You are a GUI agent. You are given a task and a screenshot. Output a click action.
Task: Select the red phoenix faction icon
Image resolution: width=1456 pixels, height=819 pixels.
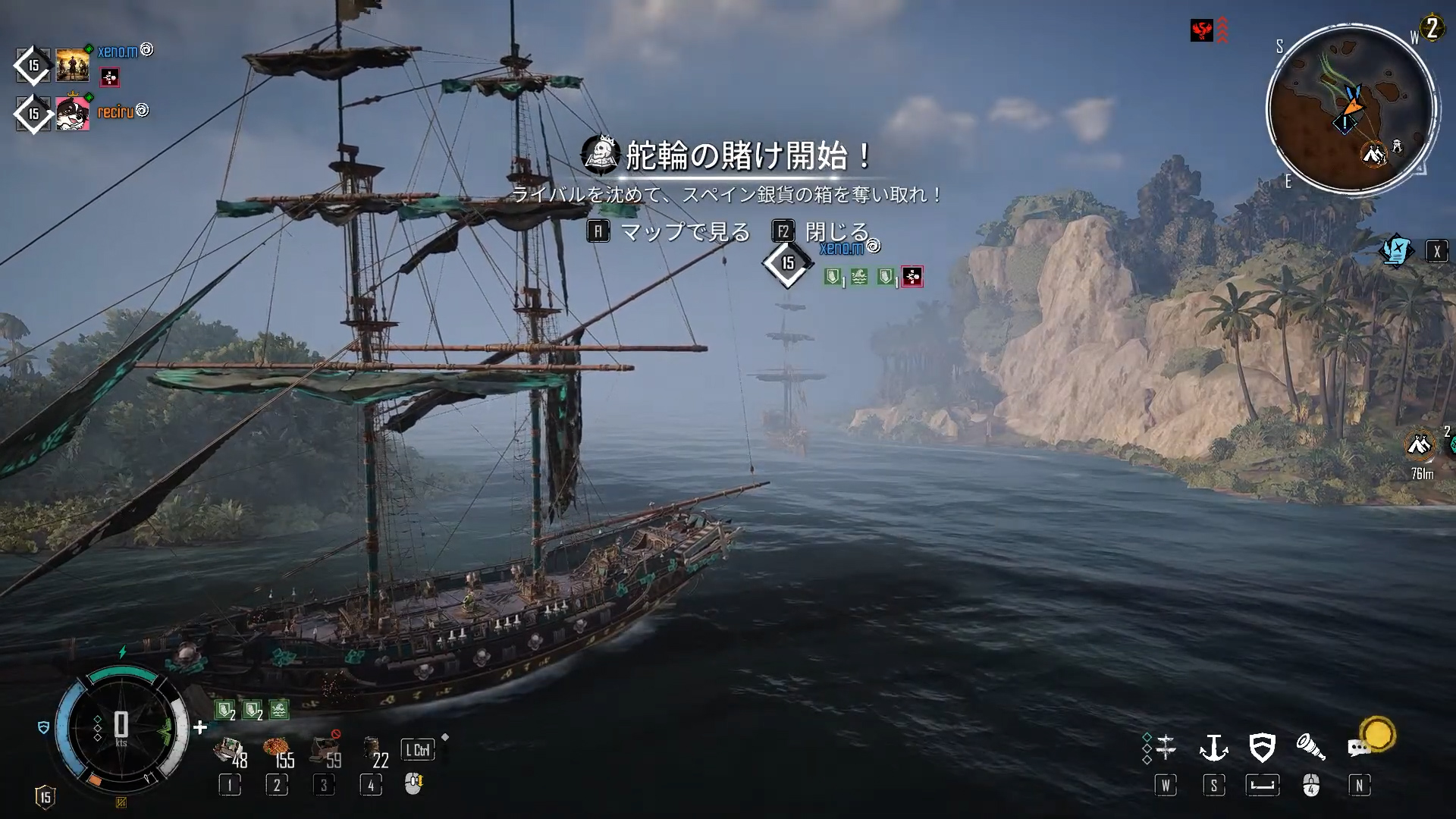1202,31
